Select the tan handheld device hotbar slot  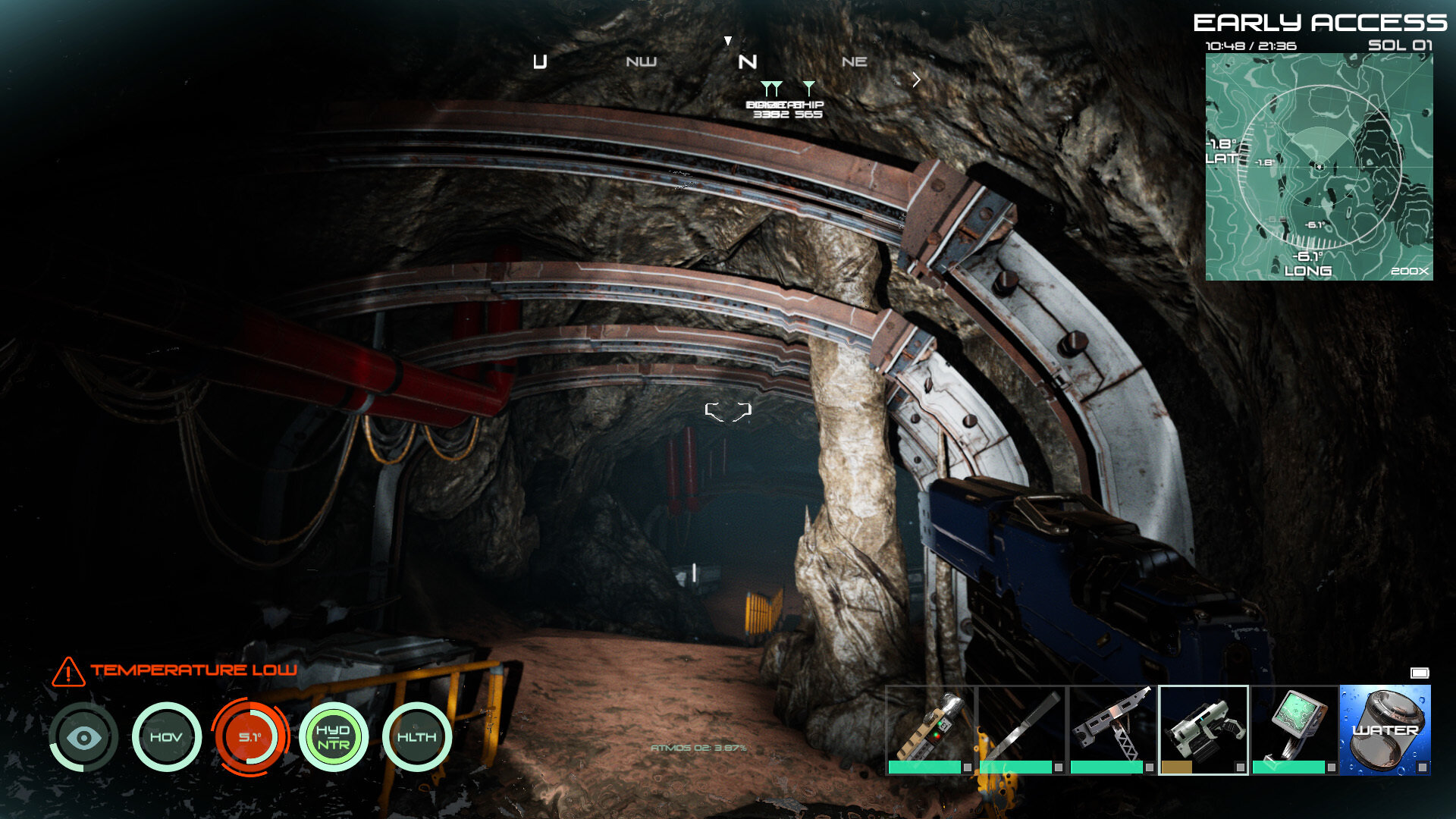(x=930, y=730)
